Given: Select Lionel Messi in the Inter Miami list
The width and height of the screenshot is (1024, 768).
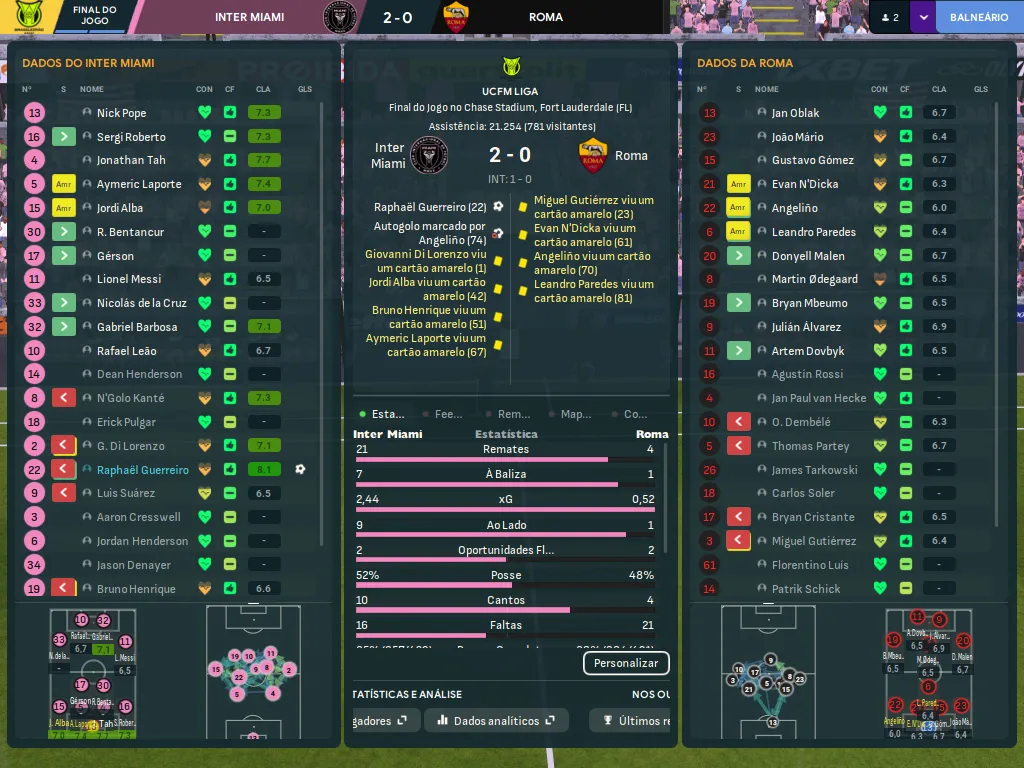Looking at the screenshot, I should pyautogui.click(x=129, y=279).
